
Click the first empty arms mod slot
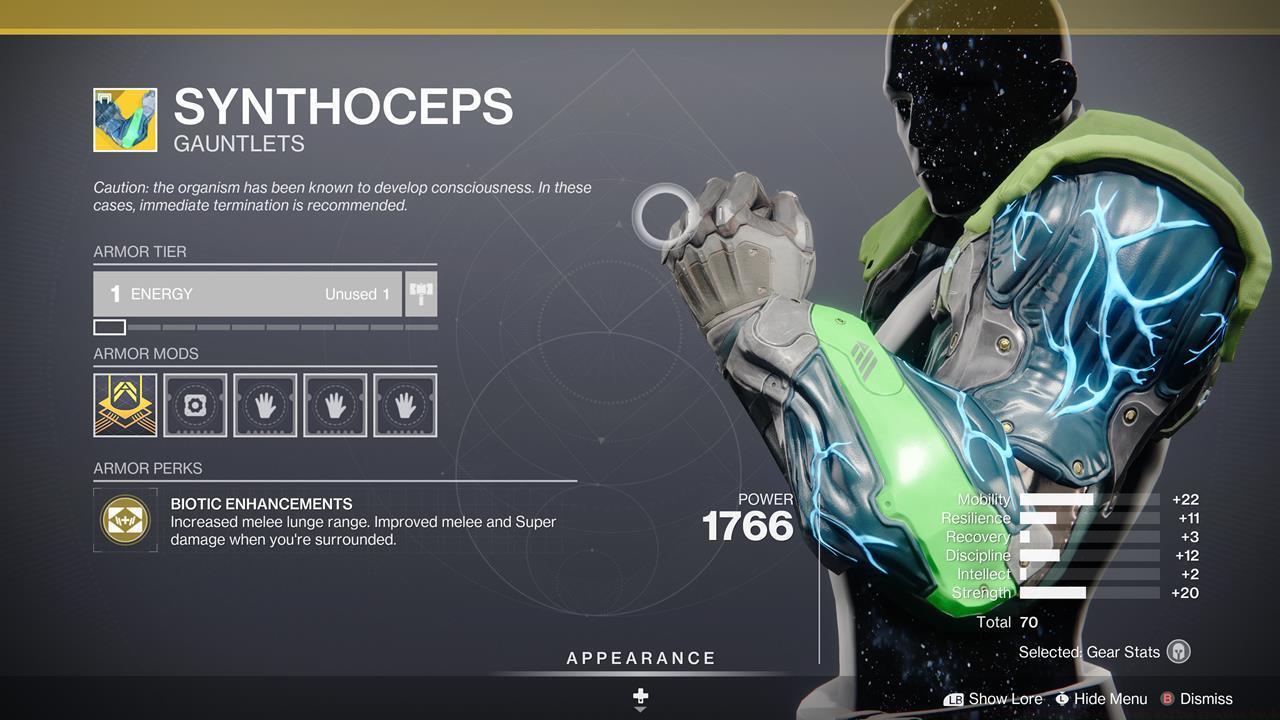click(265, 404)
